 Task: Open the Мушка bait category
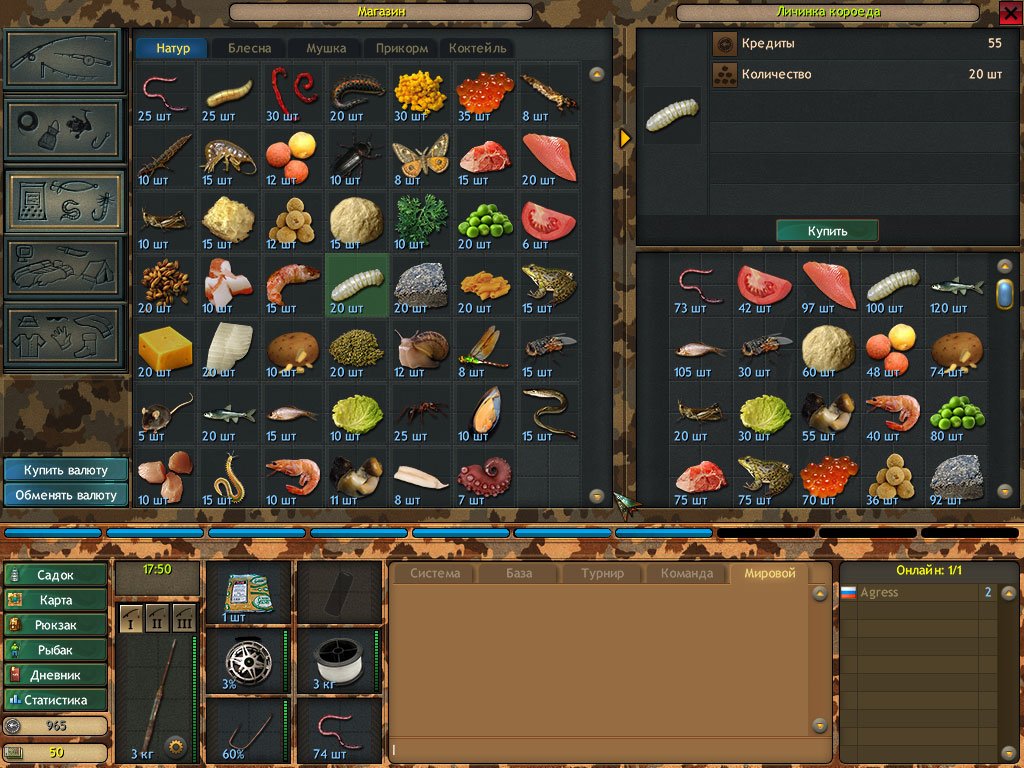point(326,48)
